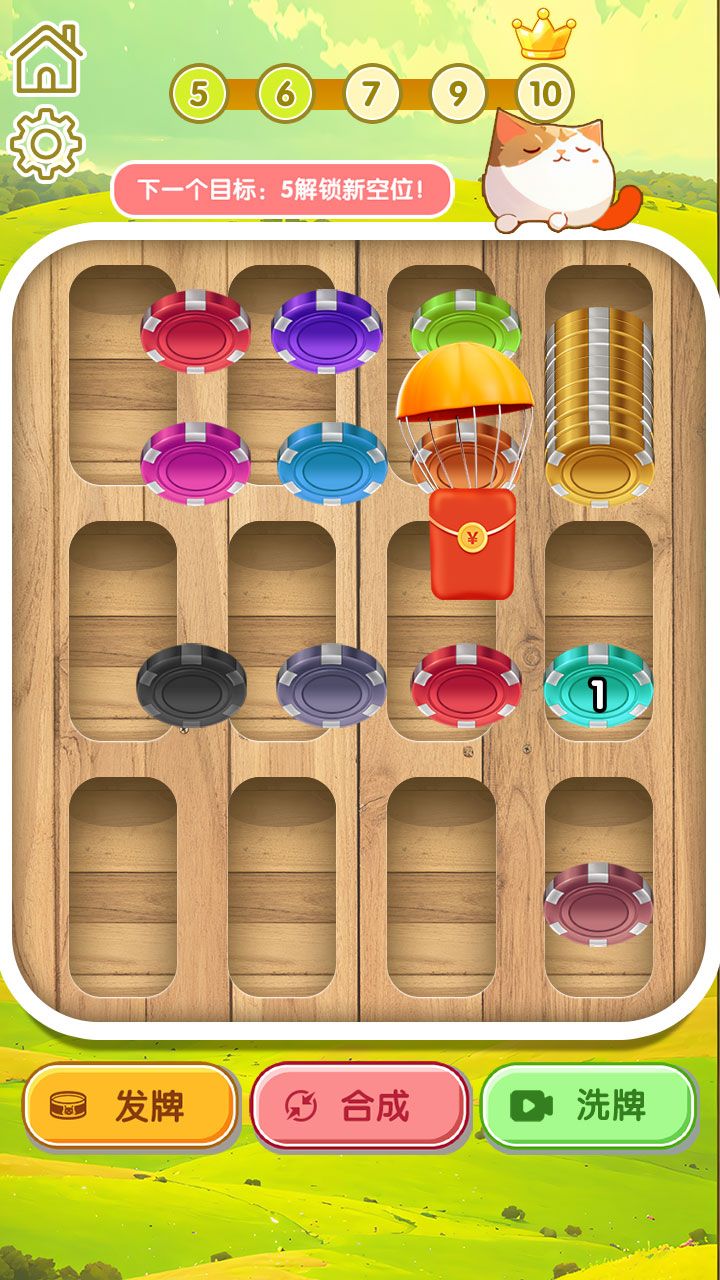Select the magenta chip
720x1280 pixels.
pyautogui.click(x=195, y=462)
